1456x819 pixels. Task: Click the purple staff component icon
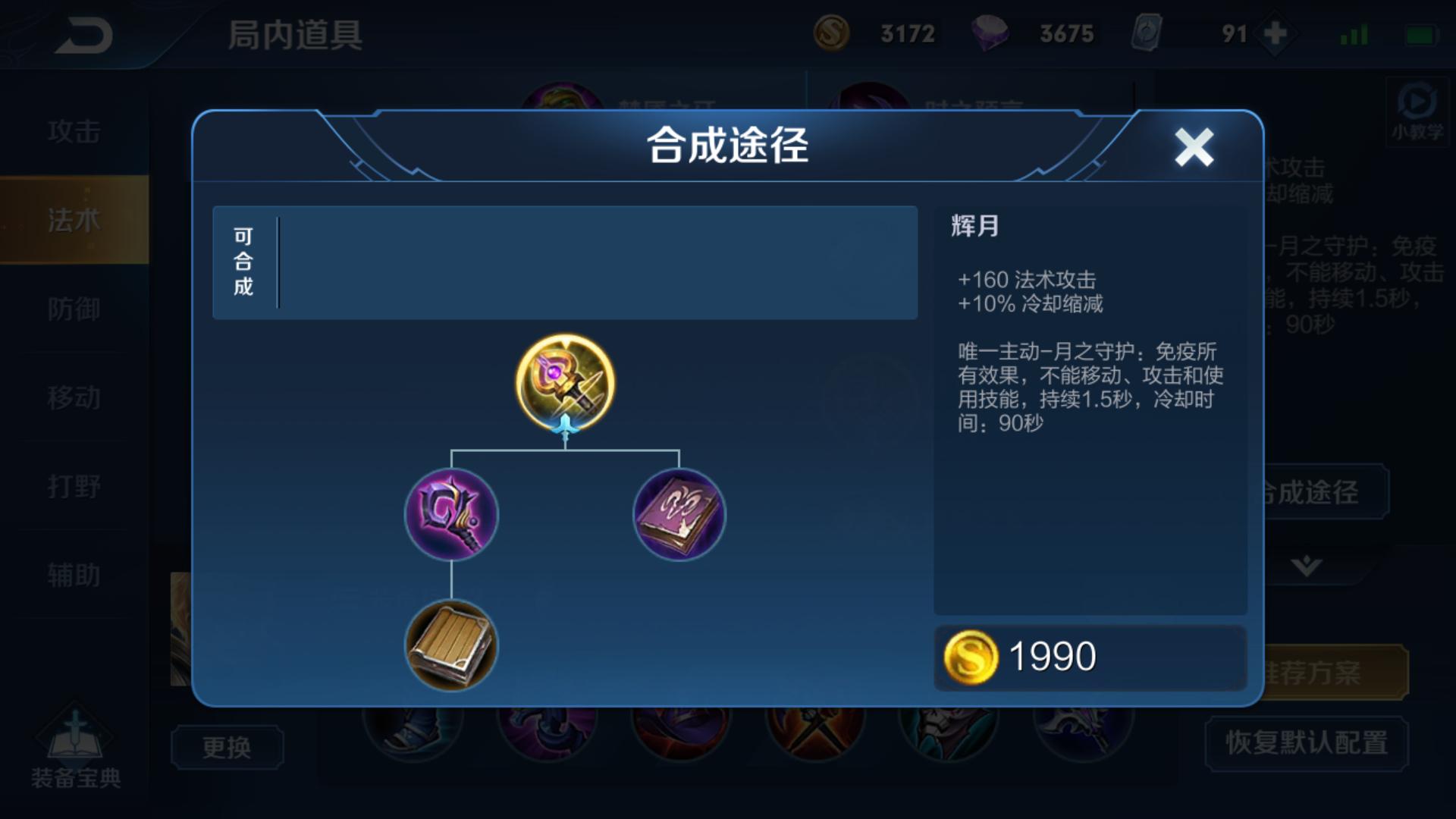click(x=453, y=516)
